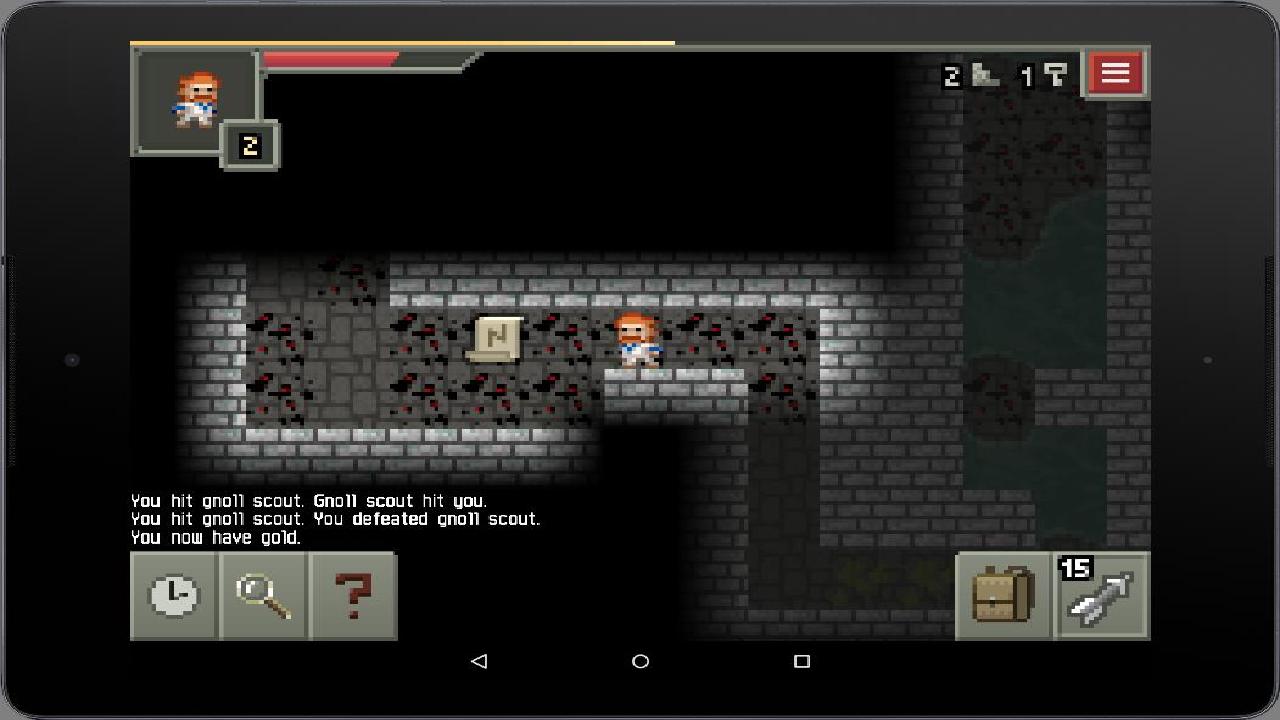Open the red hamburger menu

point(1115,72)
